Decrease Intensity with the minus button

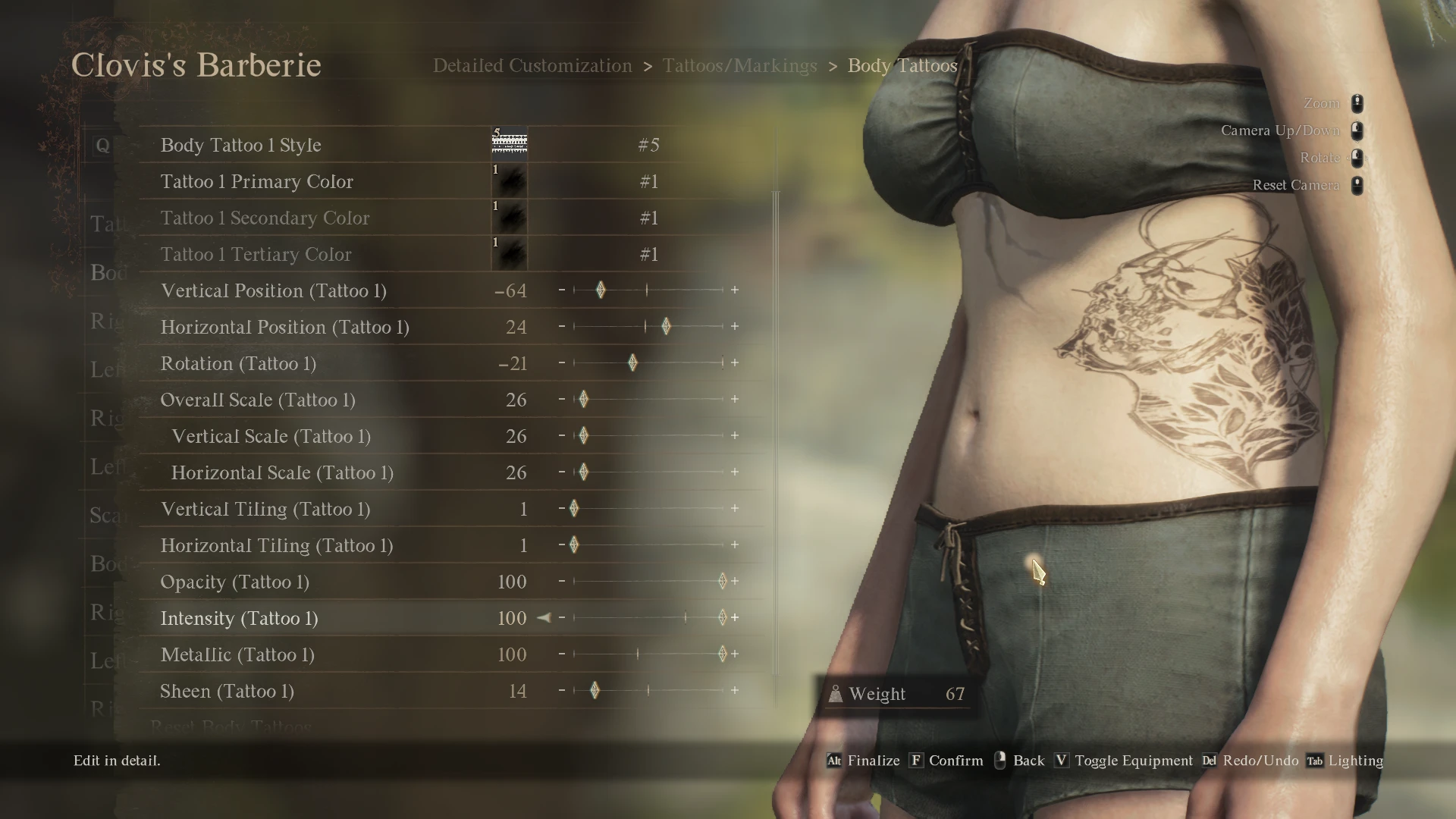(562, 618)
